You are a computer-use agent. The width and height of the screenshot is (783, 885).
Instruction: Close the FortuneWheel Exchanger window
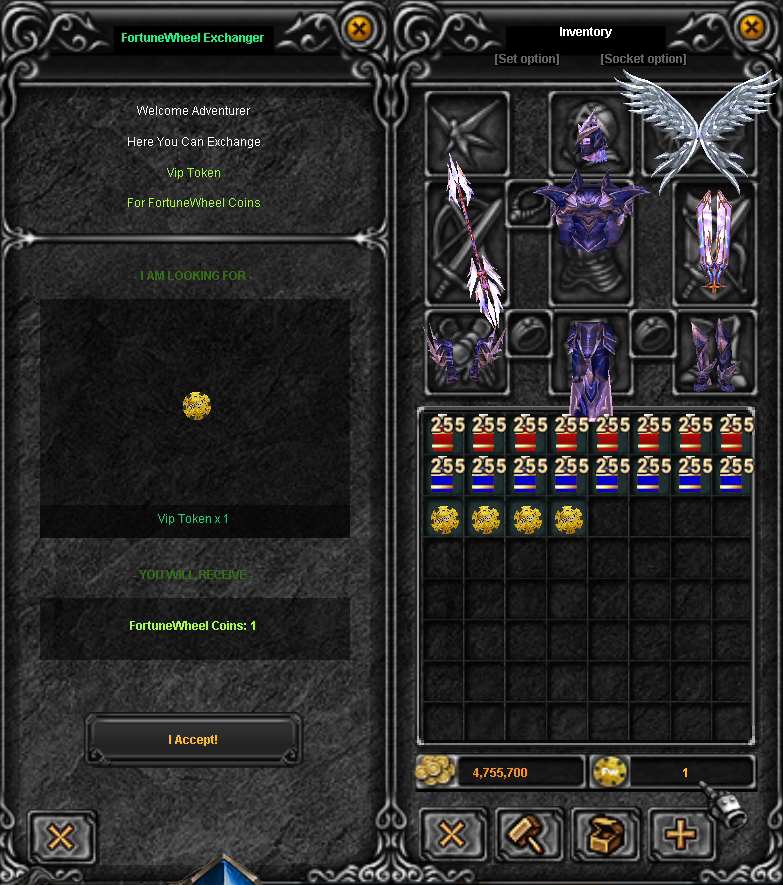coord(358,29)
